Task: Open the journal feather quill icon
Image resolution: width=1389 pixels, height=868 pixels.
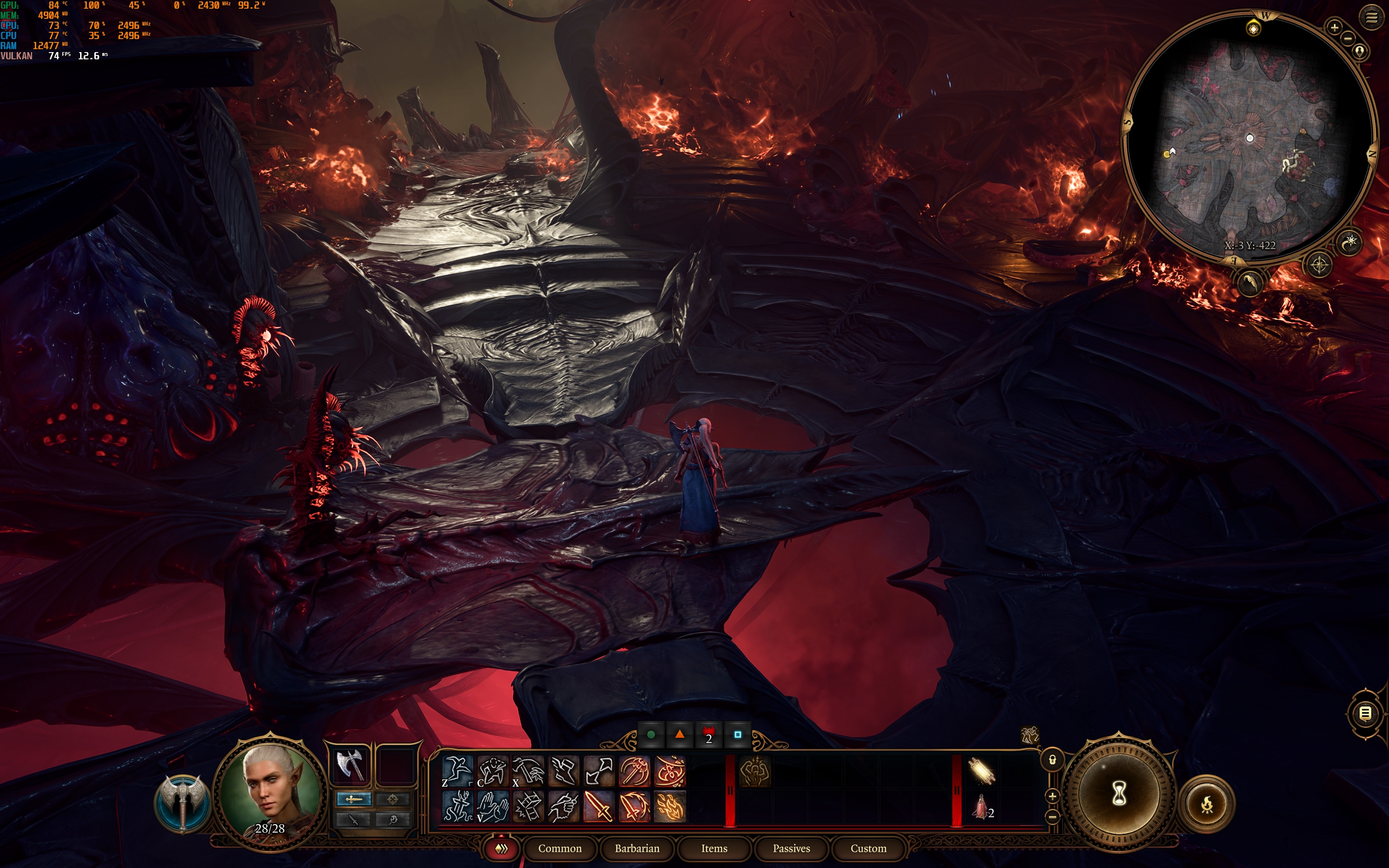Action: pyautogui.click(x=1250, y=283)
